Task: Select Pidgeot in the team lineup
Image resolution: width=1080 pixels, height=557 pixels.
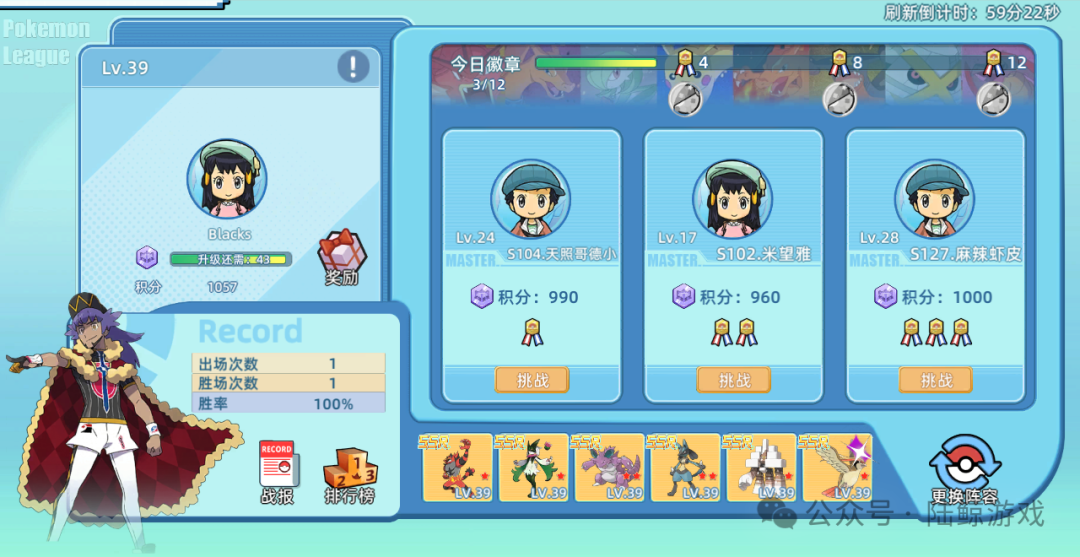Action: tap(837, 467)
